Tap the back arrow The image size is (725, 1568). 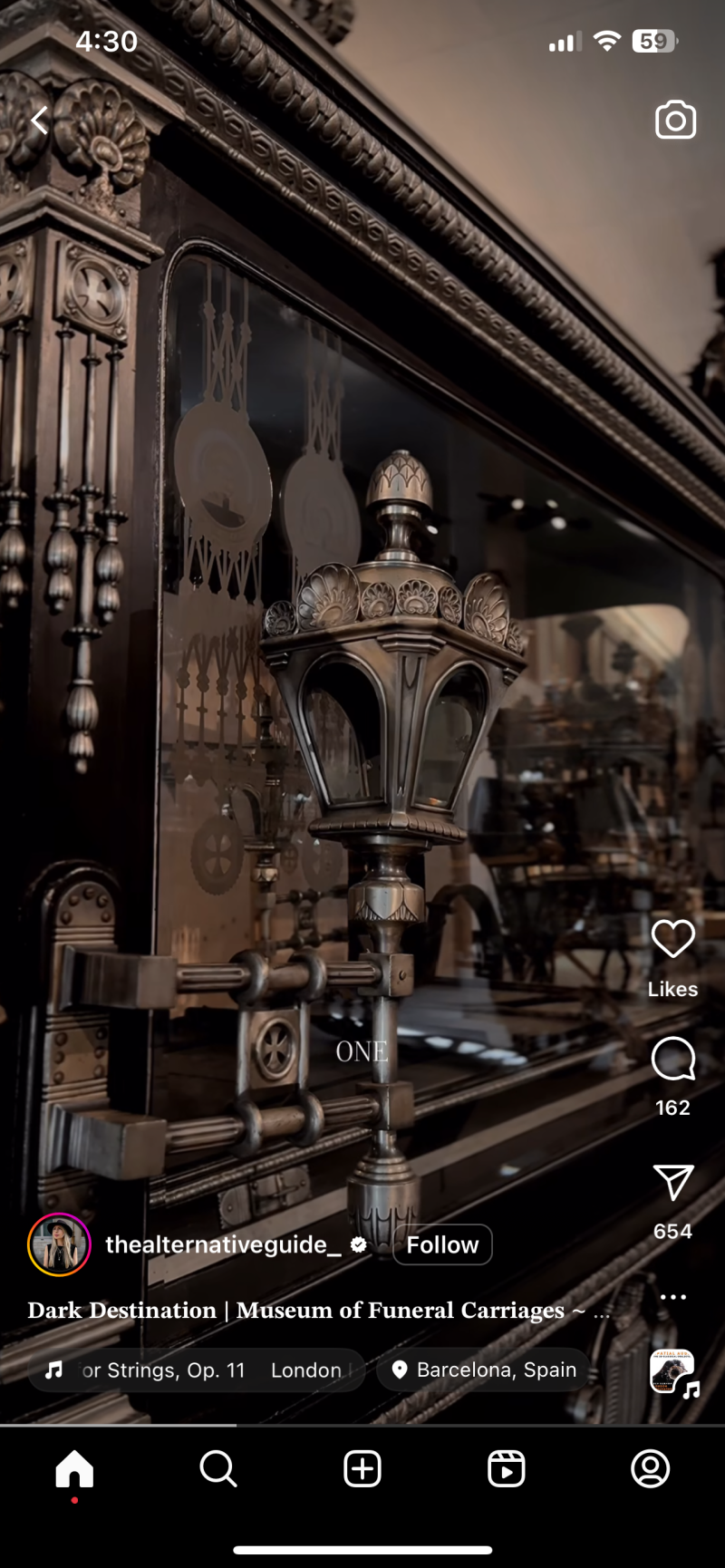click(x=39, y=121)
